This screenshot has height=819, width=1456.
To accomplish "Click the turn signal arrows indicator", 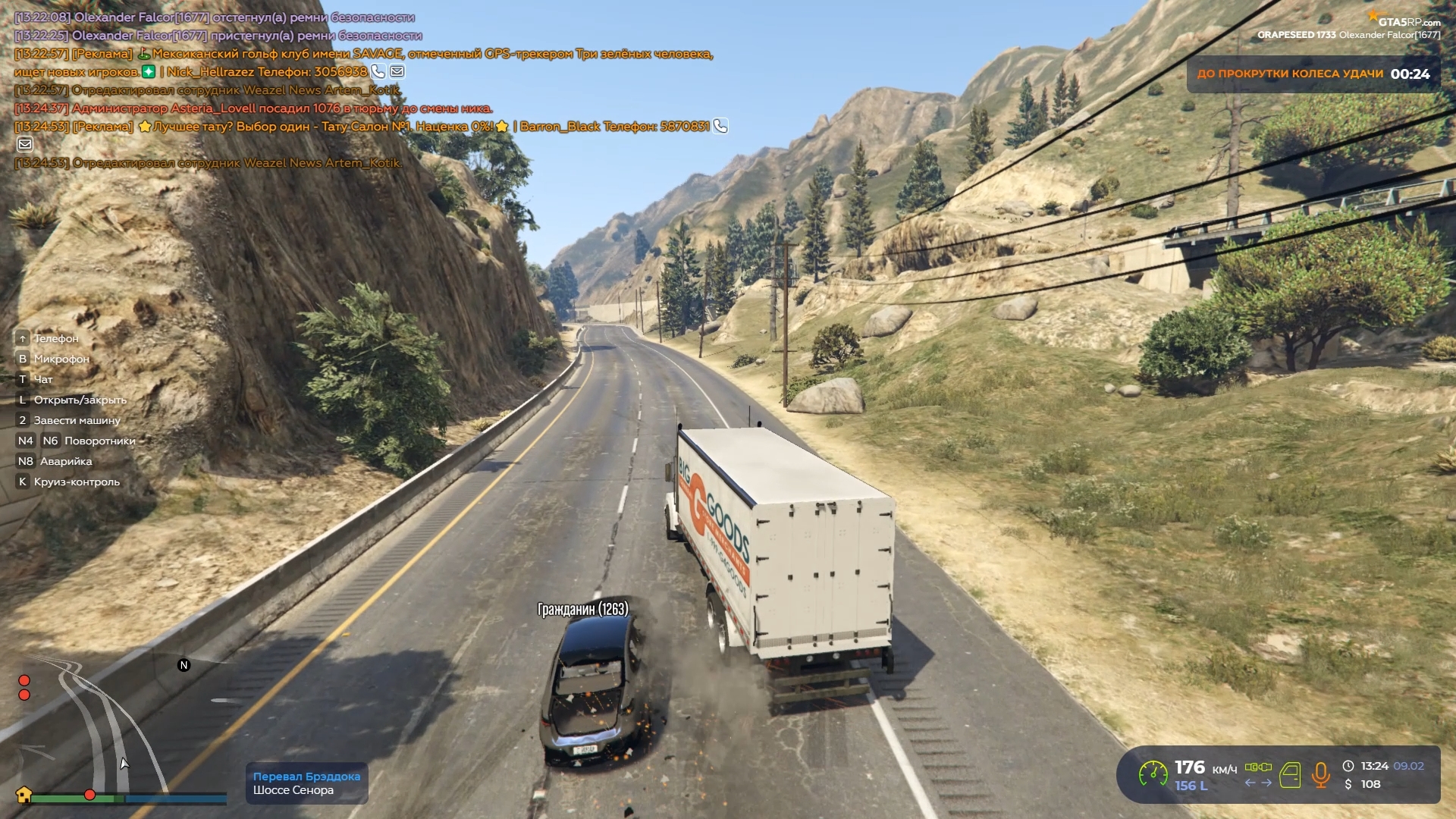I will [1258, 783].
